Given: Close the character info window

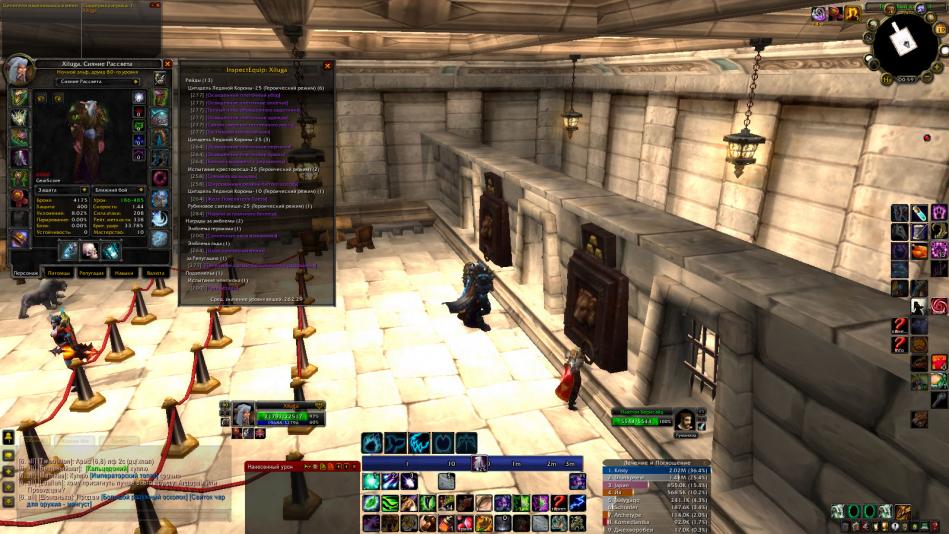Looking at the screenshot, I should pyautogui.click(x=167, y=64).
